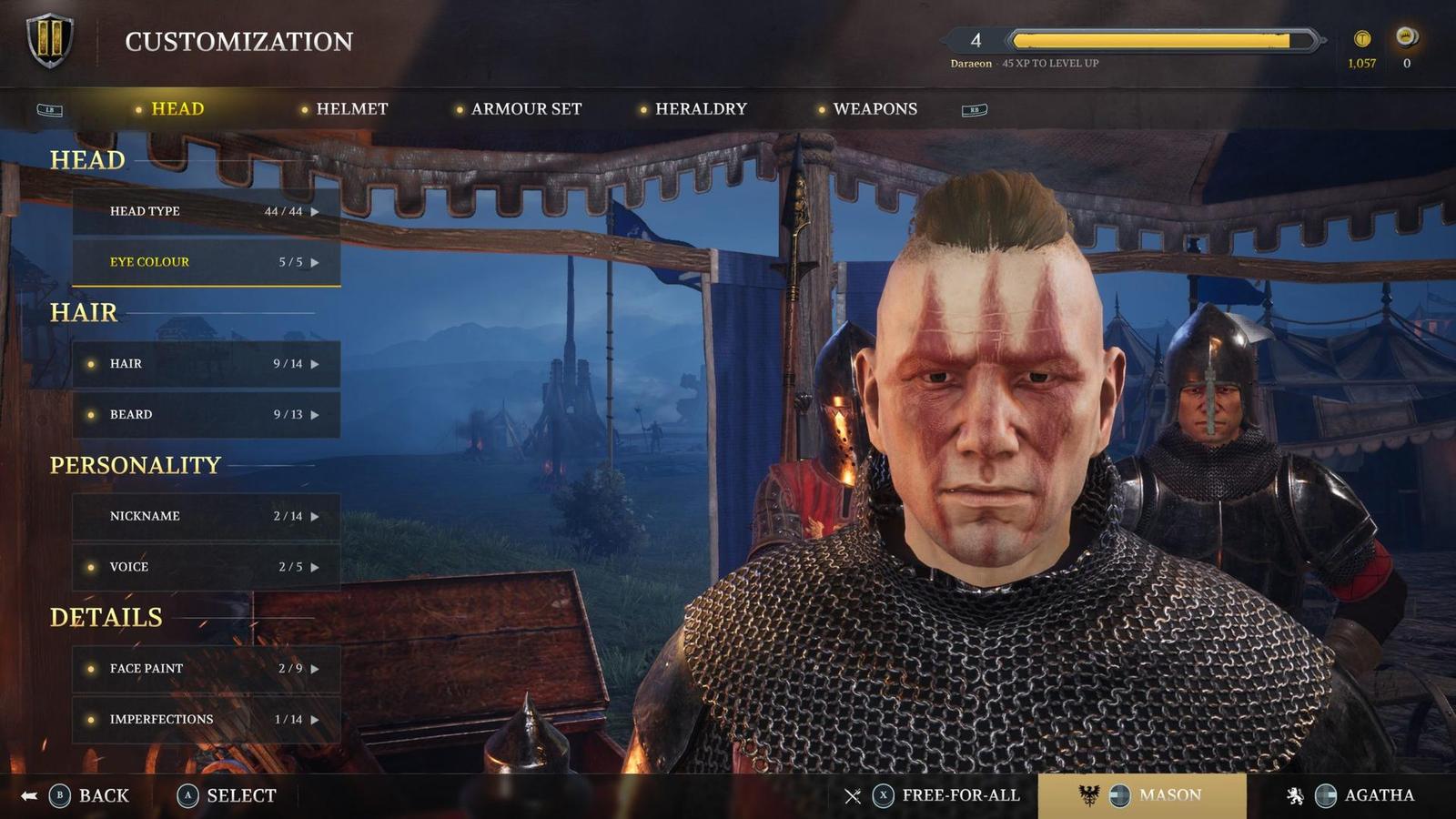Image resolution: width=1456 pixels, height=819 pixels.
Task: Open the next Hair style with the arrow
Action: (316, 363)
